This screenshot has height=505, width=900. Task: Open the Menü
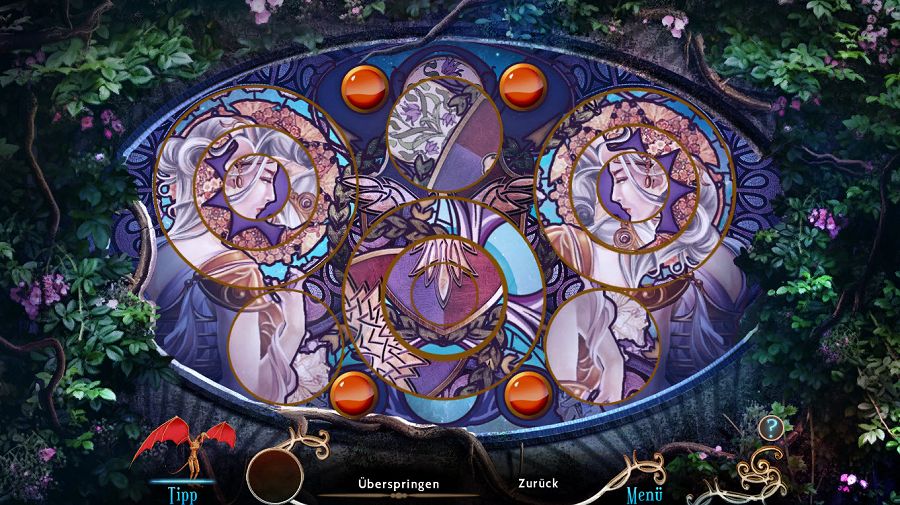[x=645, y=493]
